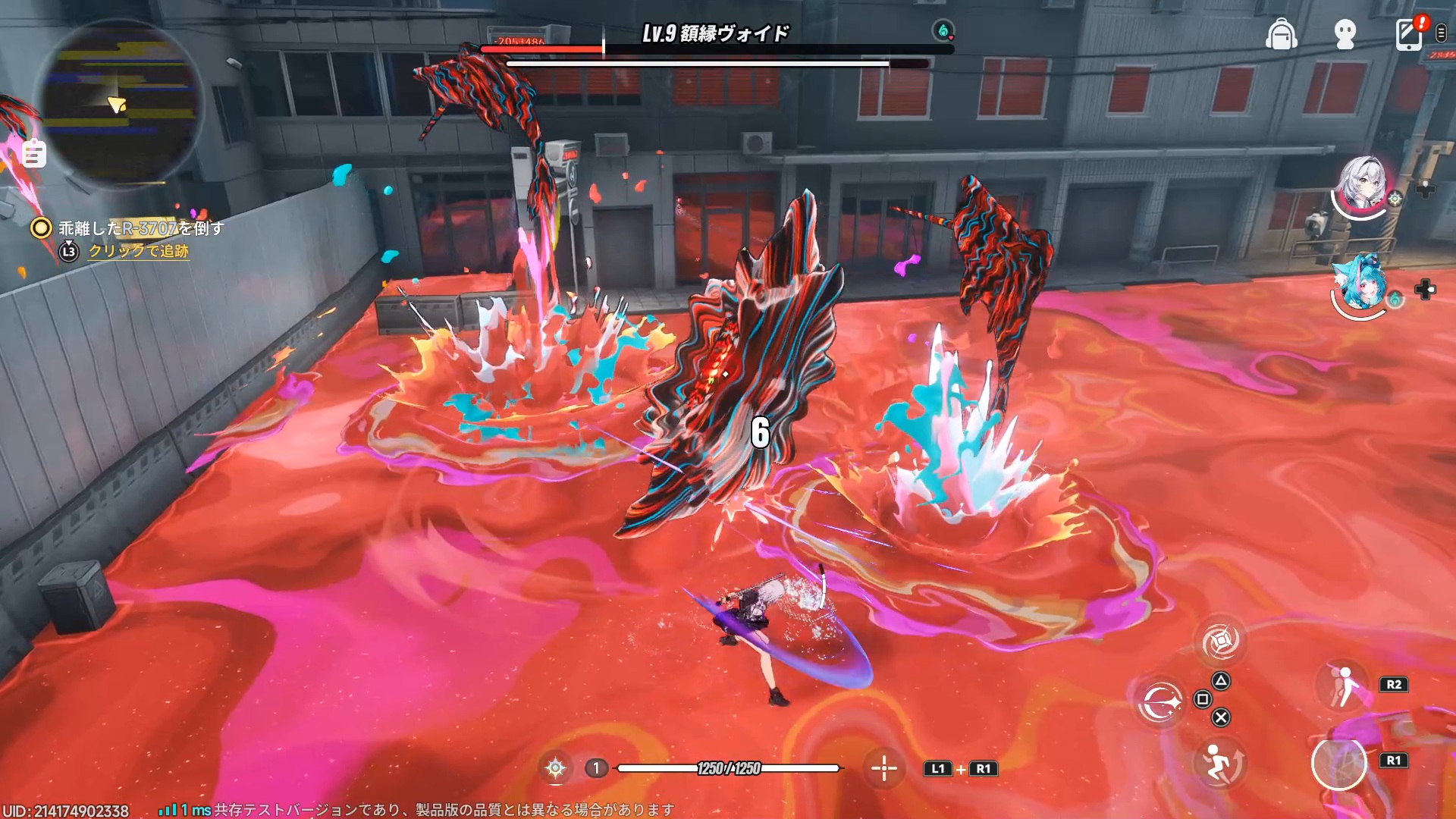The height and width of the screenshot is (819, 1456).
Task: Click the yellow クリックで追跡 tracking link
Action: 138,251
